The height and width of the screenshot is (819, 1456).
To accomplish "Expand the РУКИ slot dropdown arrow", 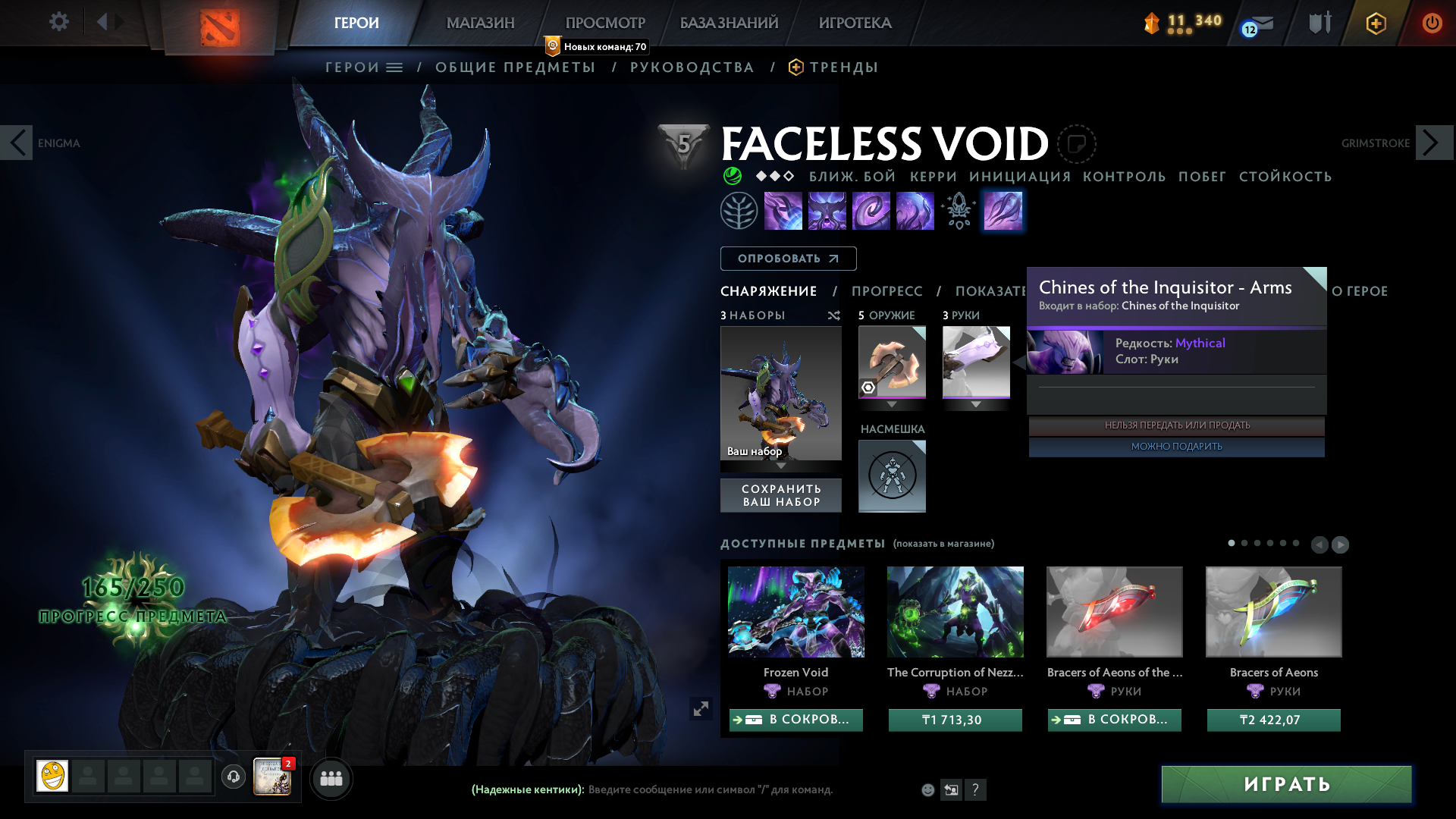I will 976,404.
